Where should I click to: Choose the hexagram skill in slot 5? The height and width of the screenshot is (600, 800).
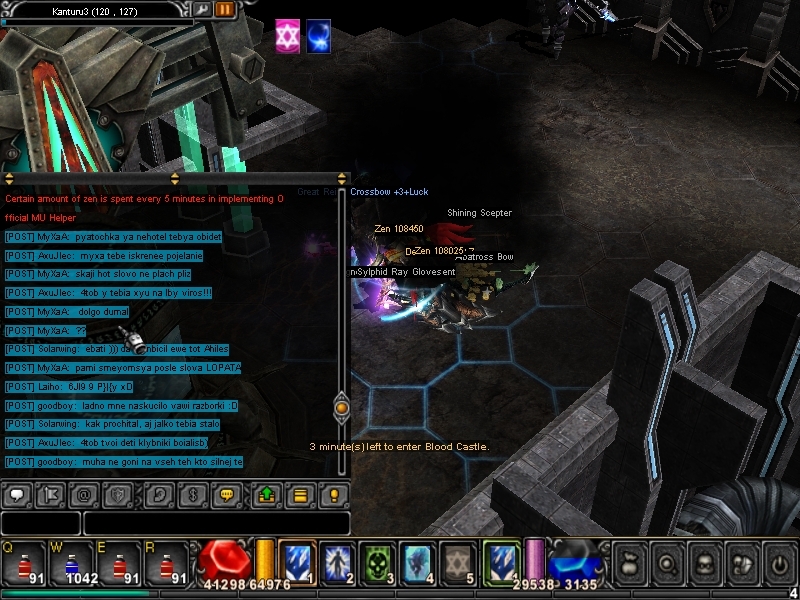456,562
